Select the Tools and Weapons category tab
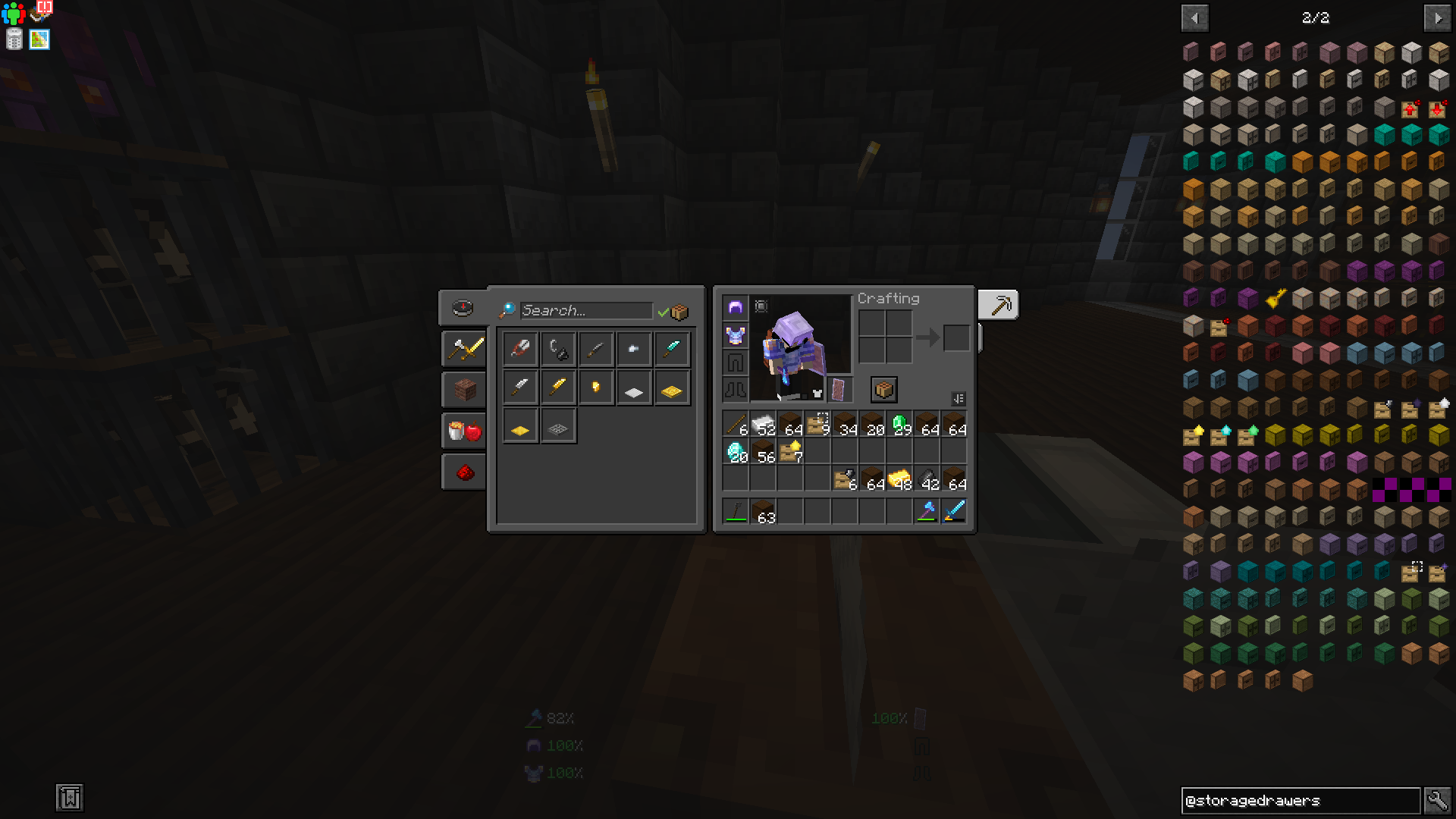Screen dimensions: 1456x819 pos(463,350)
